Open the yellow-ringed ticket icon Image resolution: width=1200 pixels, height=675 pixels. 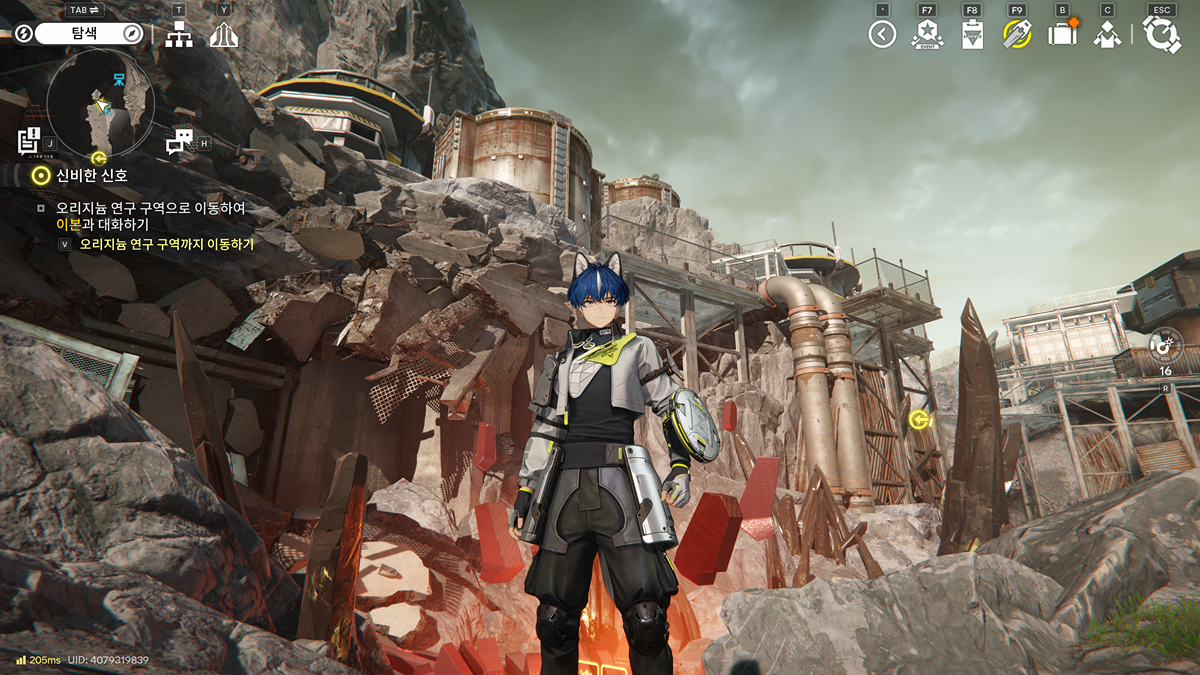point(1017,35)
